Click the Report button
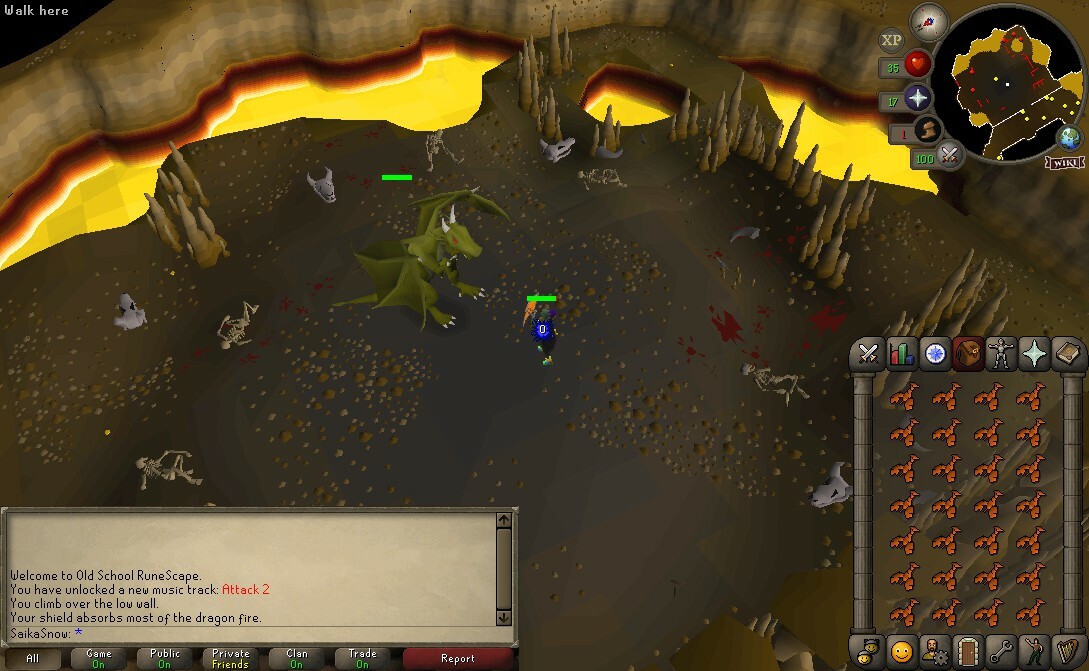 (457, 658)
